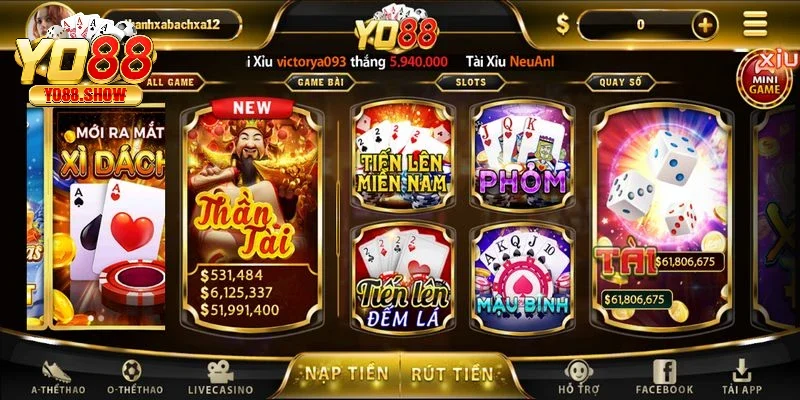Contact Hỗ Trợ support

click(579, 377)
